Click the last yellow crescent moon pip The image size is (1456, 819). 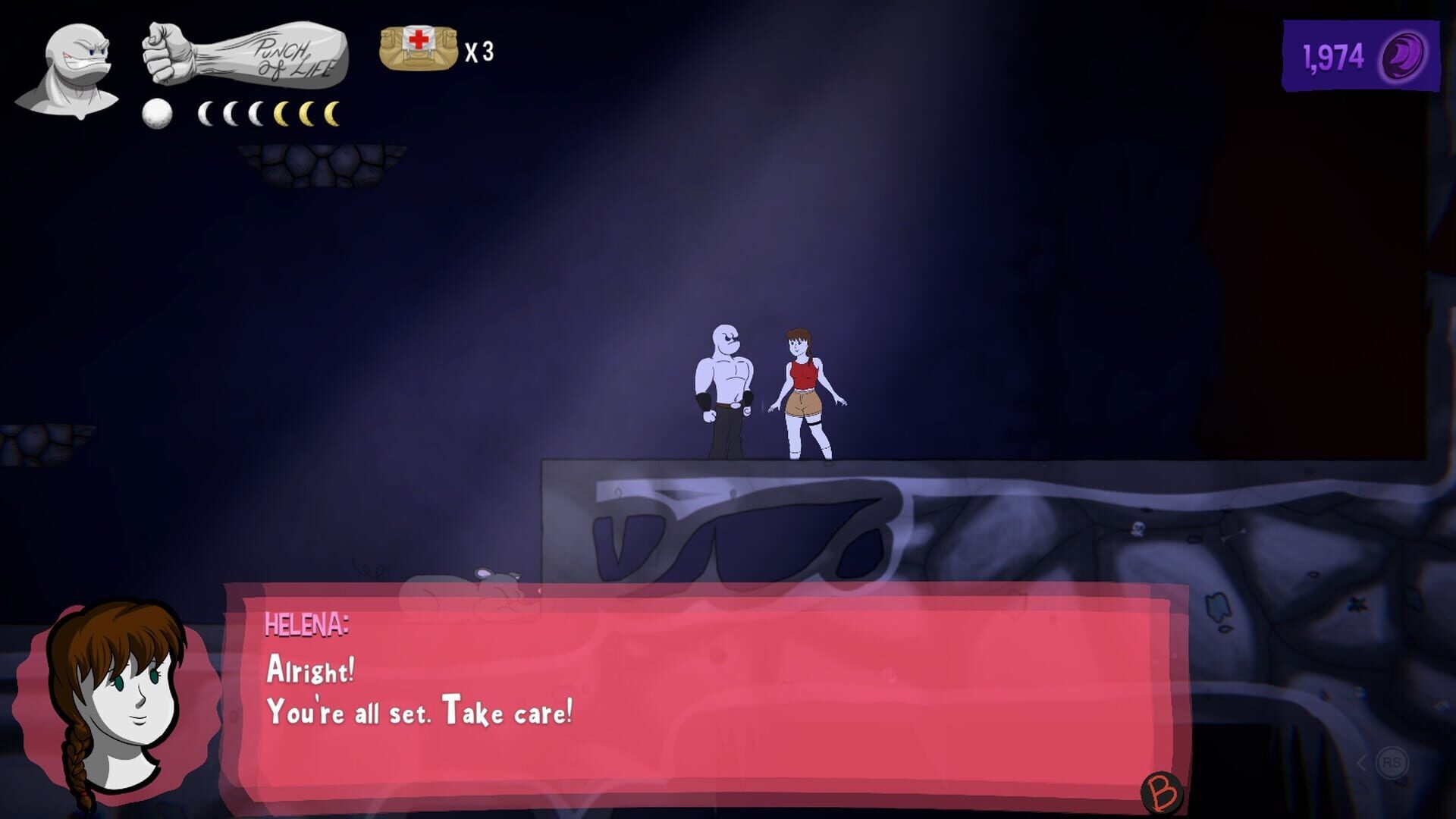(331, 115)
